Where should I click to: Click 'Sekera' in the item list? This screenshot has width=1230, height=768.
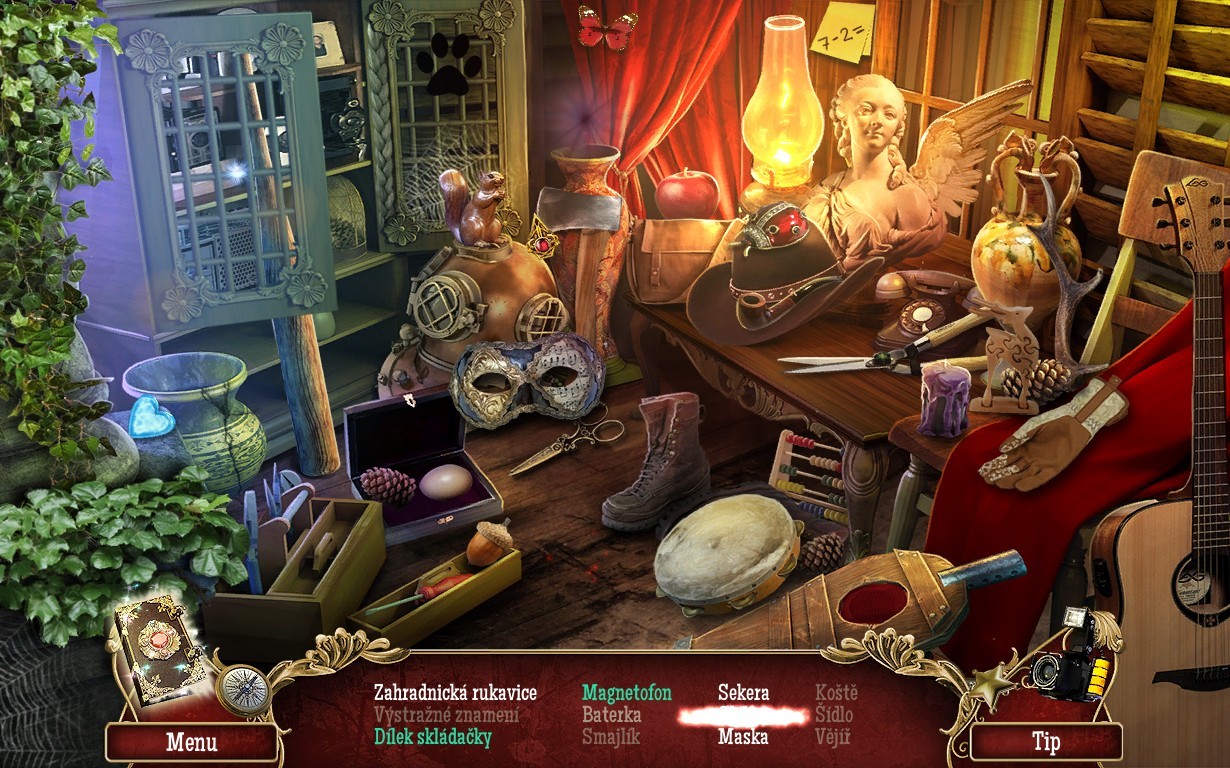[743, 693]
